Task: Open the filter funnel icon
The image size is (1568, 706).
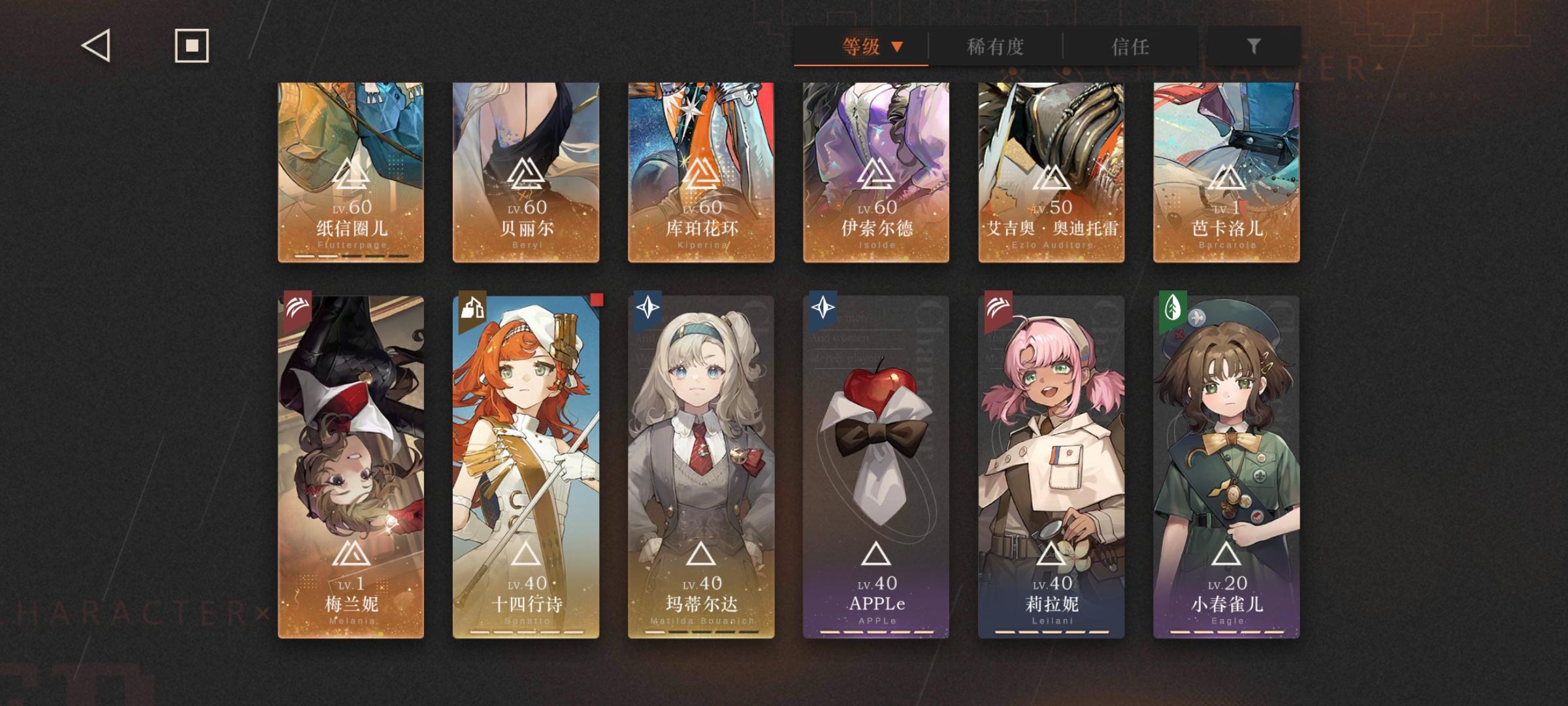Action: pos(1253,46)
